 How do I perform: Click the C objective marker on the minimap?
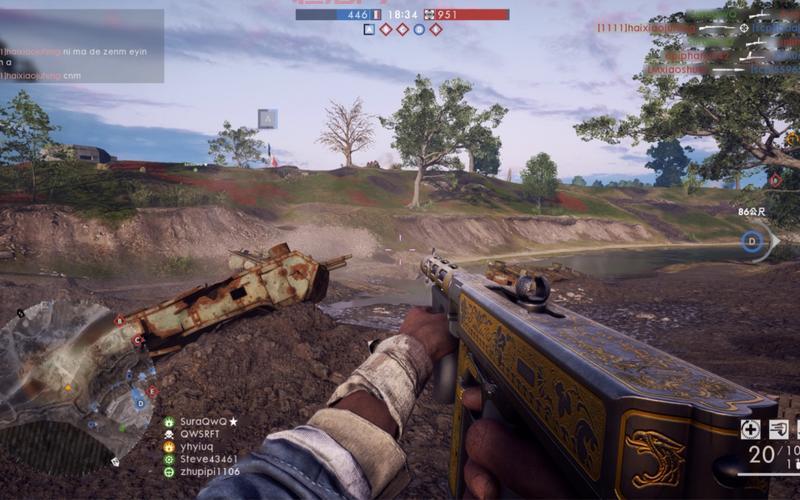pyautogui.click(x=137, y=340)
